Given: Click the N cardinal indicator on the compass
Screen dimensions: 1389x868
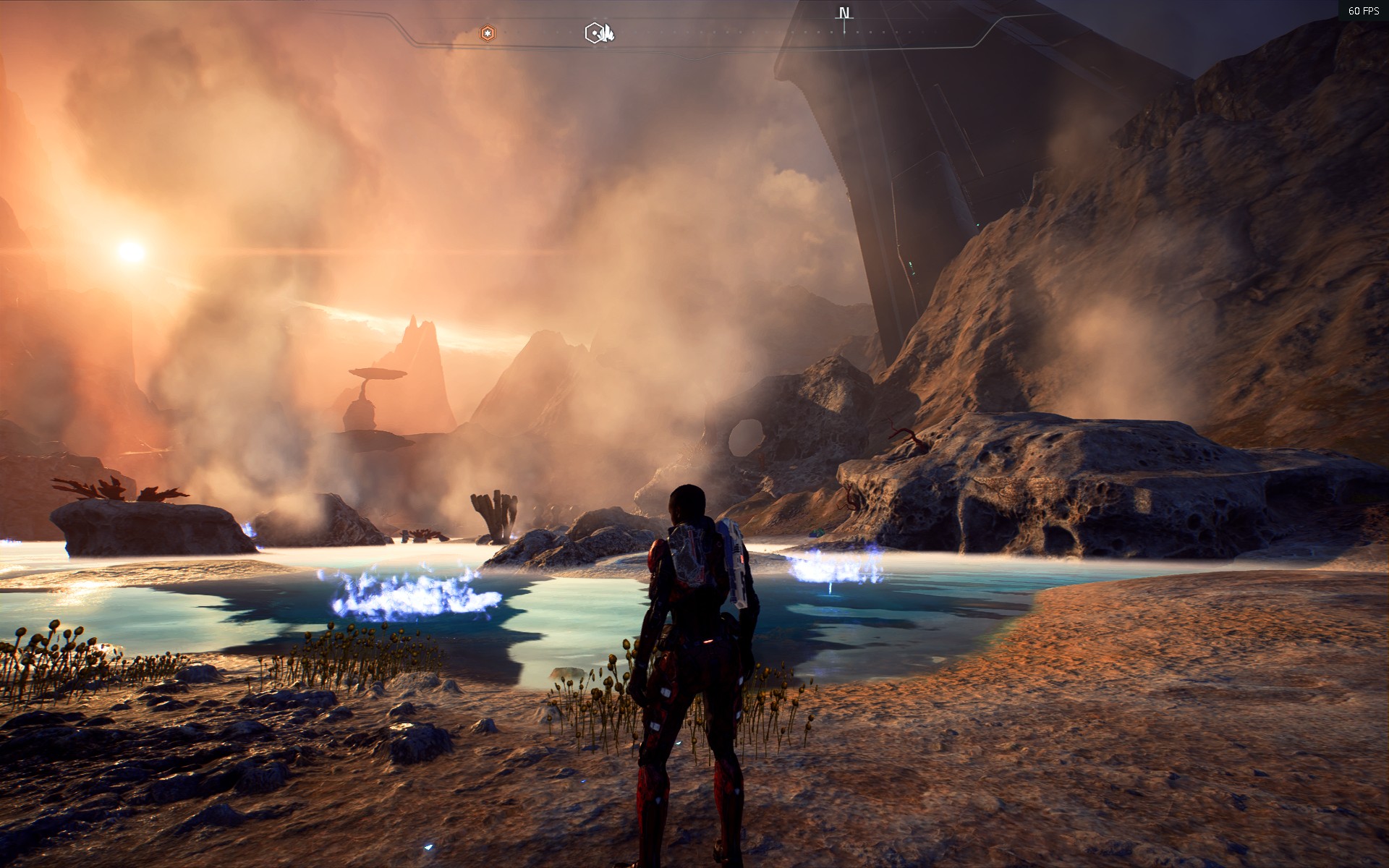Looking at the screenshot, I should [x=844, y=12].
